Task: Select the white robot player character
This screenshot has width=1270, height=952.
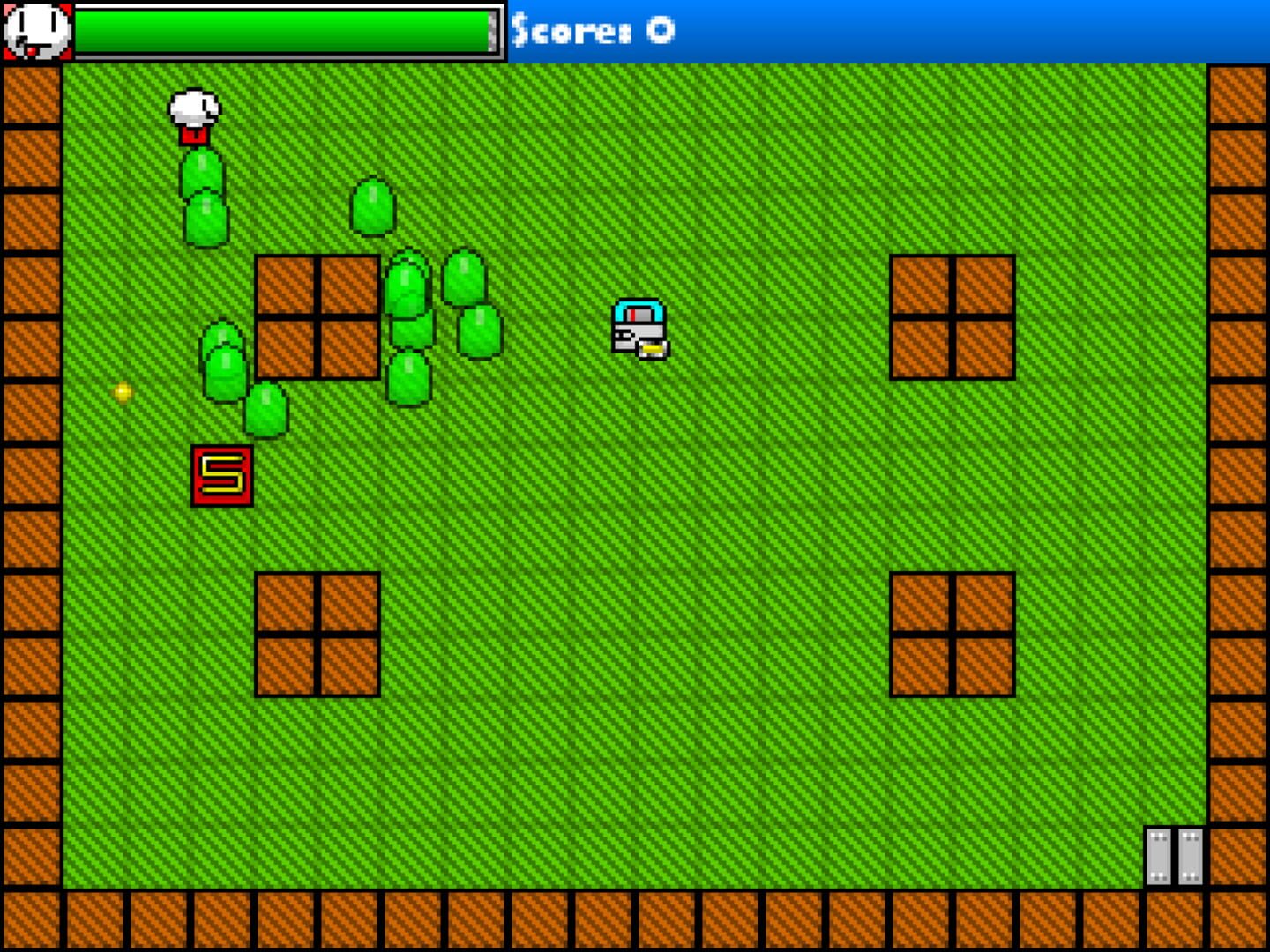Action: point(638,329)
